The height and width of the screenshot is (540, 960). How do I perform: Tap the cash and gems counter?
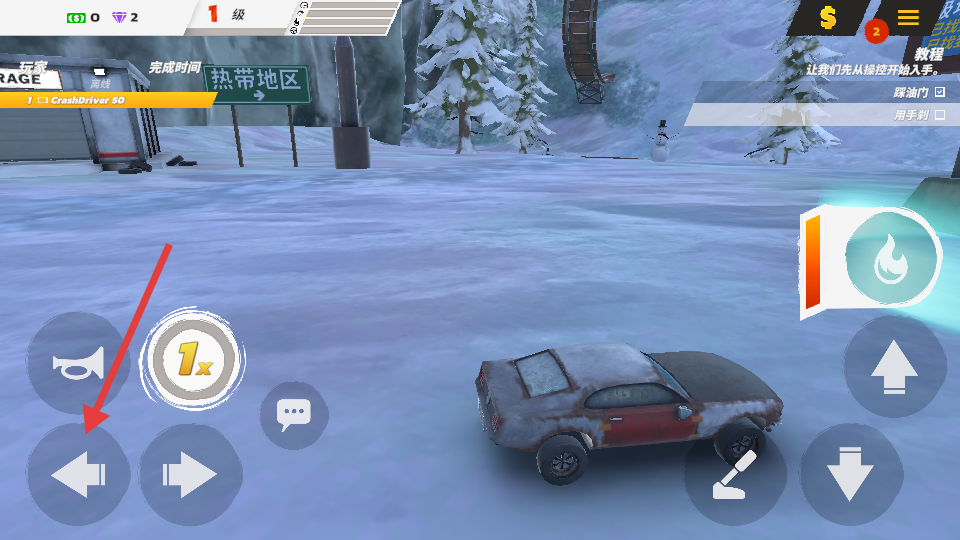(102, 17)
